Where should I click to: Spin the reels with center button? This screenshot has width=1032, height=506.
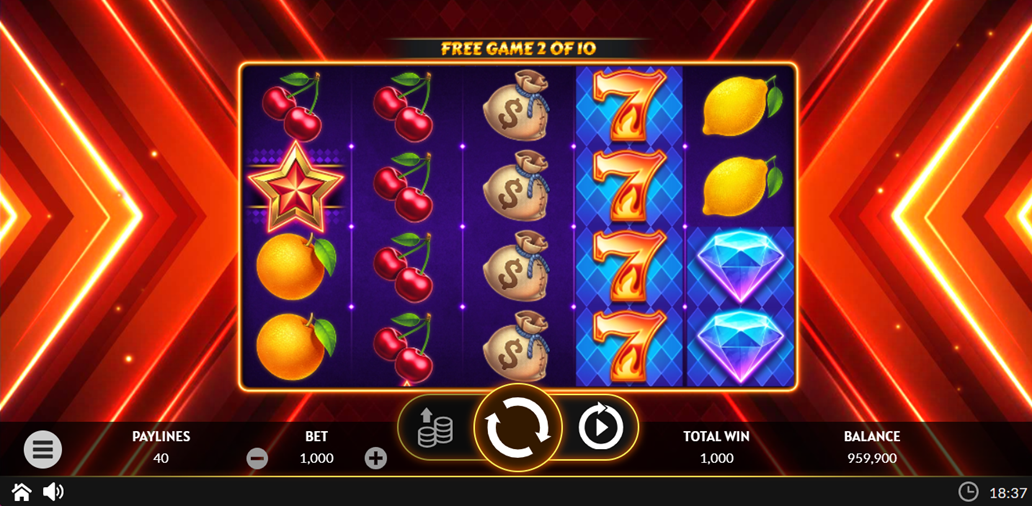[517, 428]
